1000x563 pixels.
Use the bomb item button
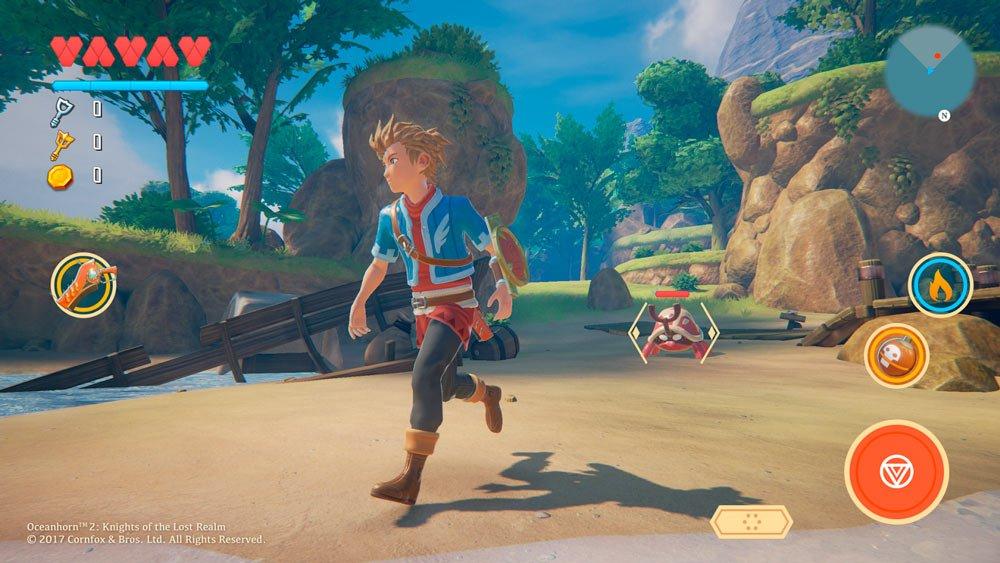pos(896,355)
